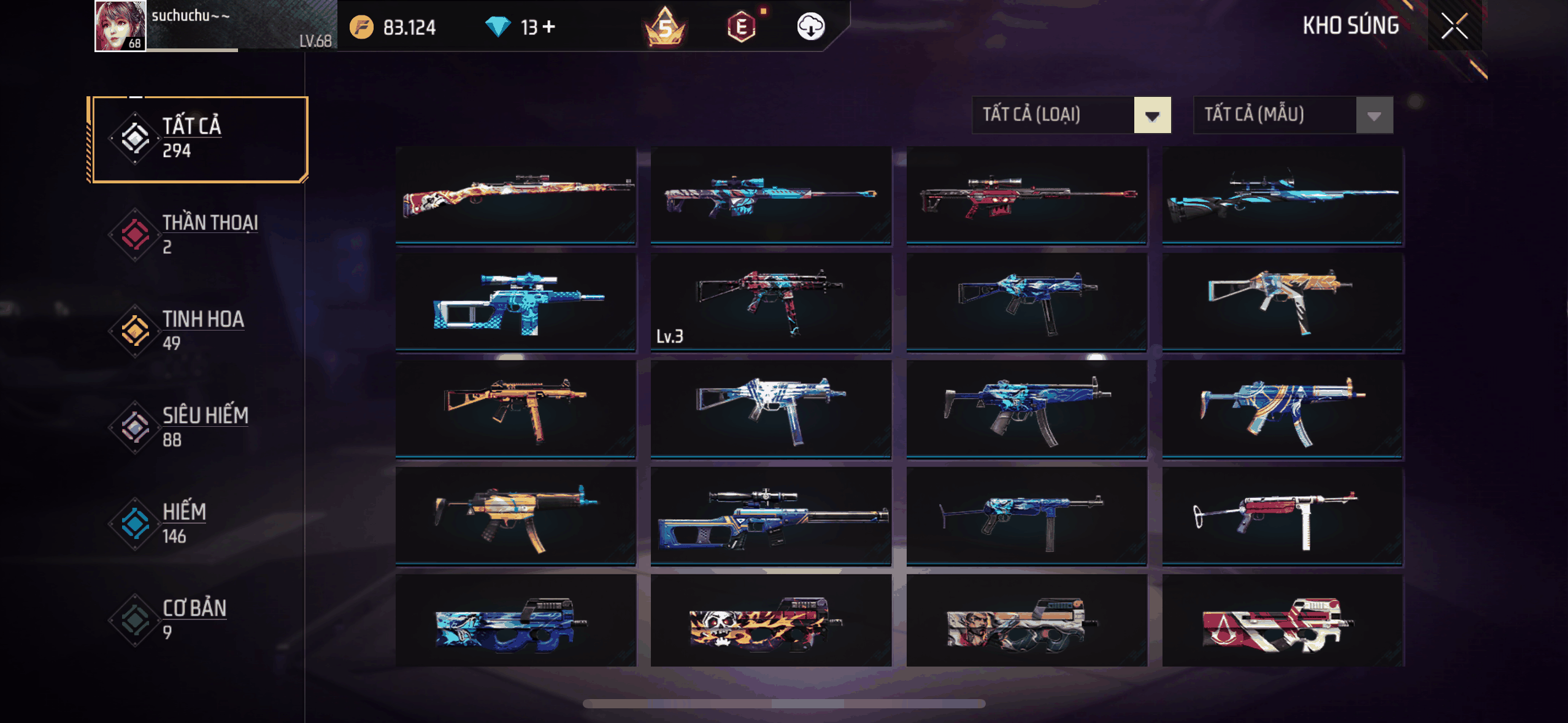Open the red E hexagon icon

click(742, 26)
